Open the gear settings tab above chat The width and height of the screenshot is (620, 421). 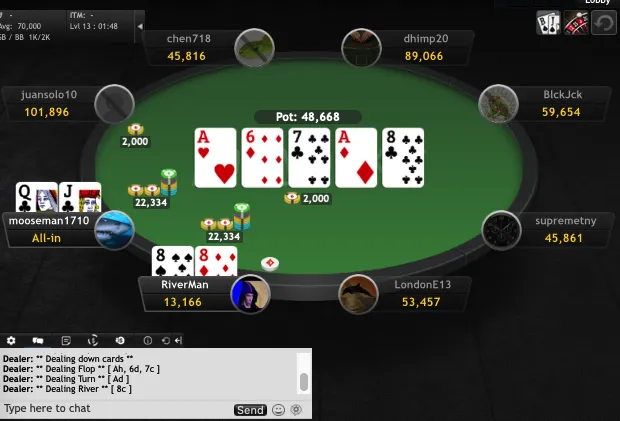point(11,341)
